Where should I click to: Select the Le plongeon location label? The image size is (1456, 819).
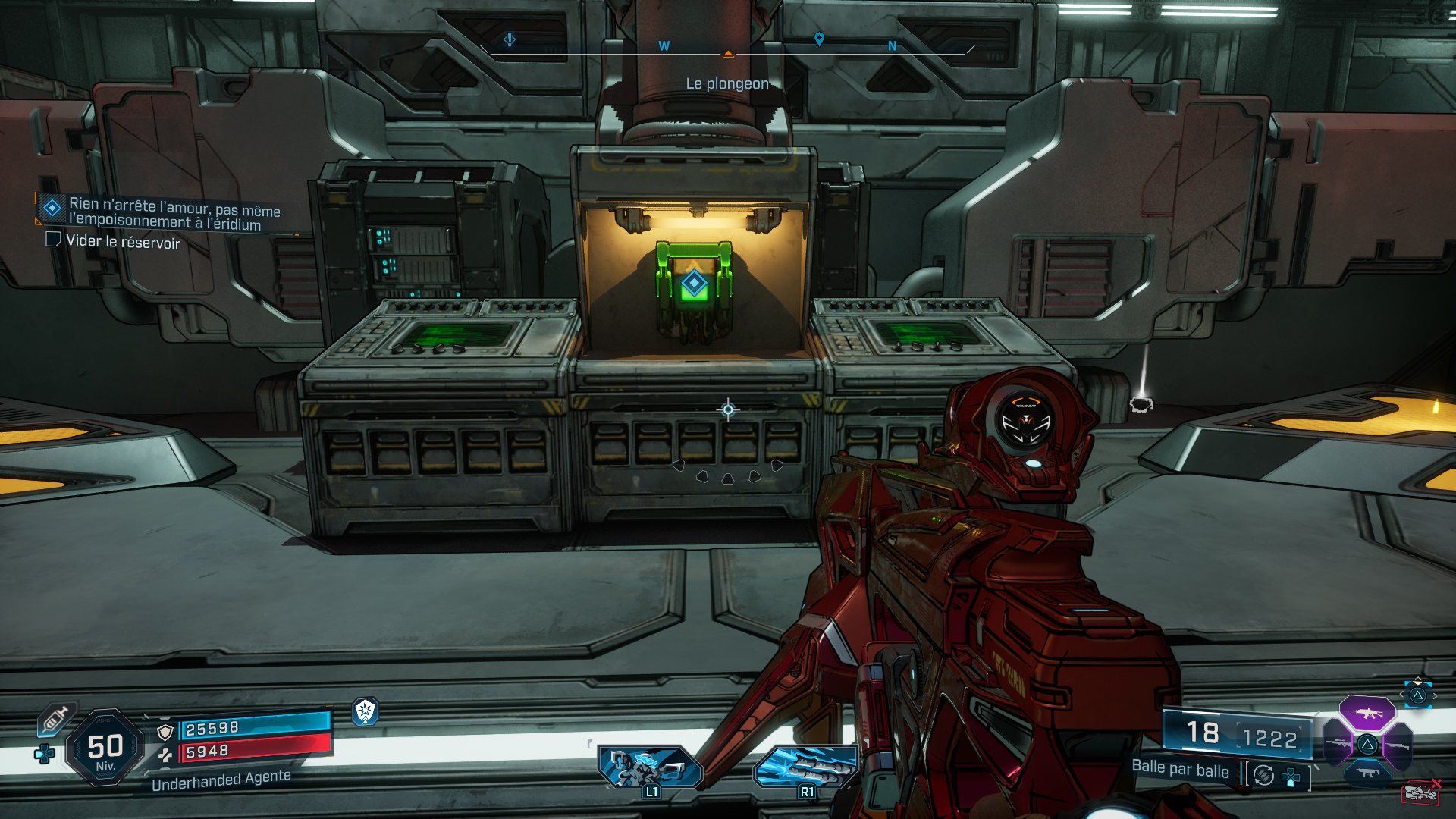click(726, 85)
